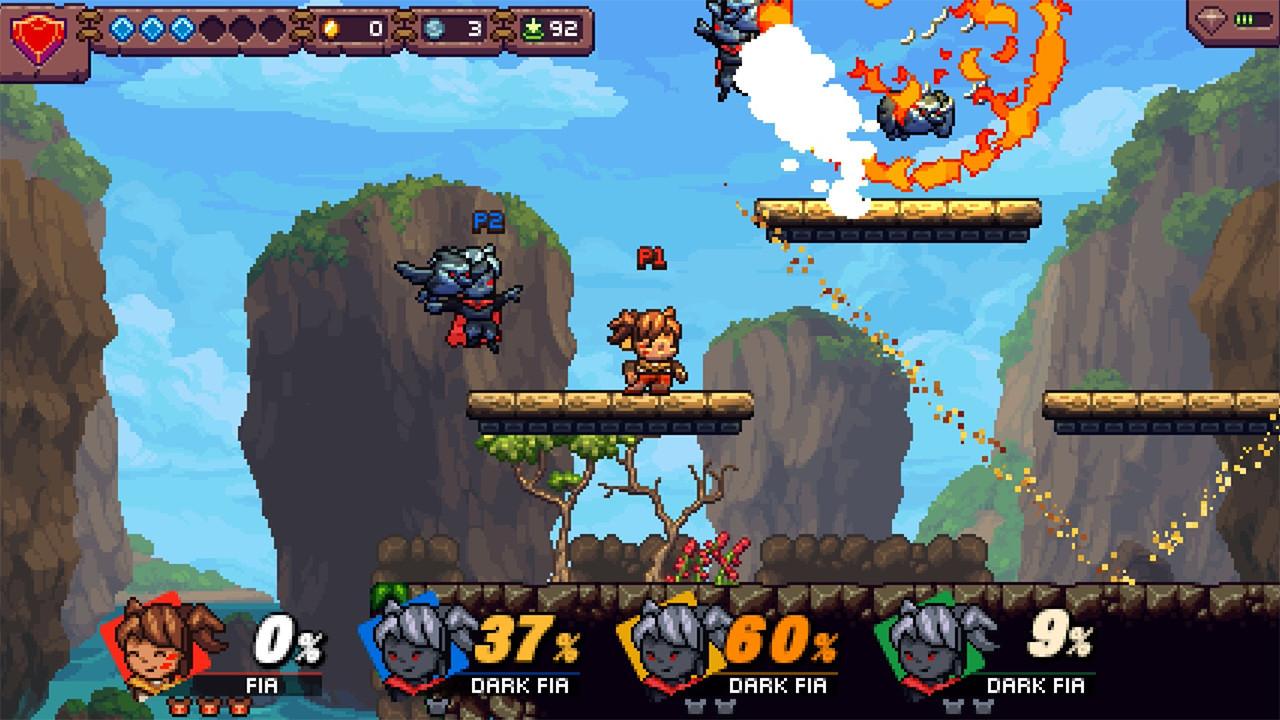Screen dimensions: 1280x720
Task: Toggle the third filled blue gem
Action: pyautogui.click(x=180, y=28)
